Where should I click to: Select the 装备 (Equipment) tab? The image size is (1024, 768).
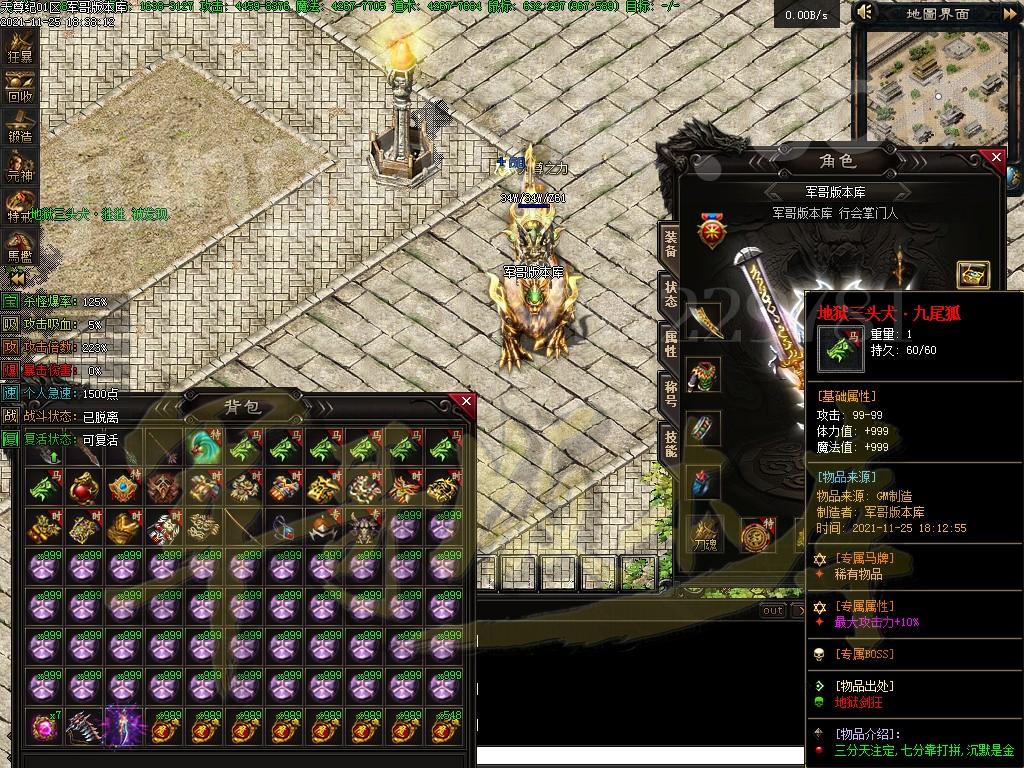[x=670, y=243]
